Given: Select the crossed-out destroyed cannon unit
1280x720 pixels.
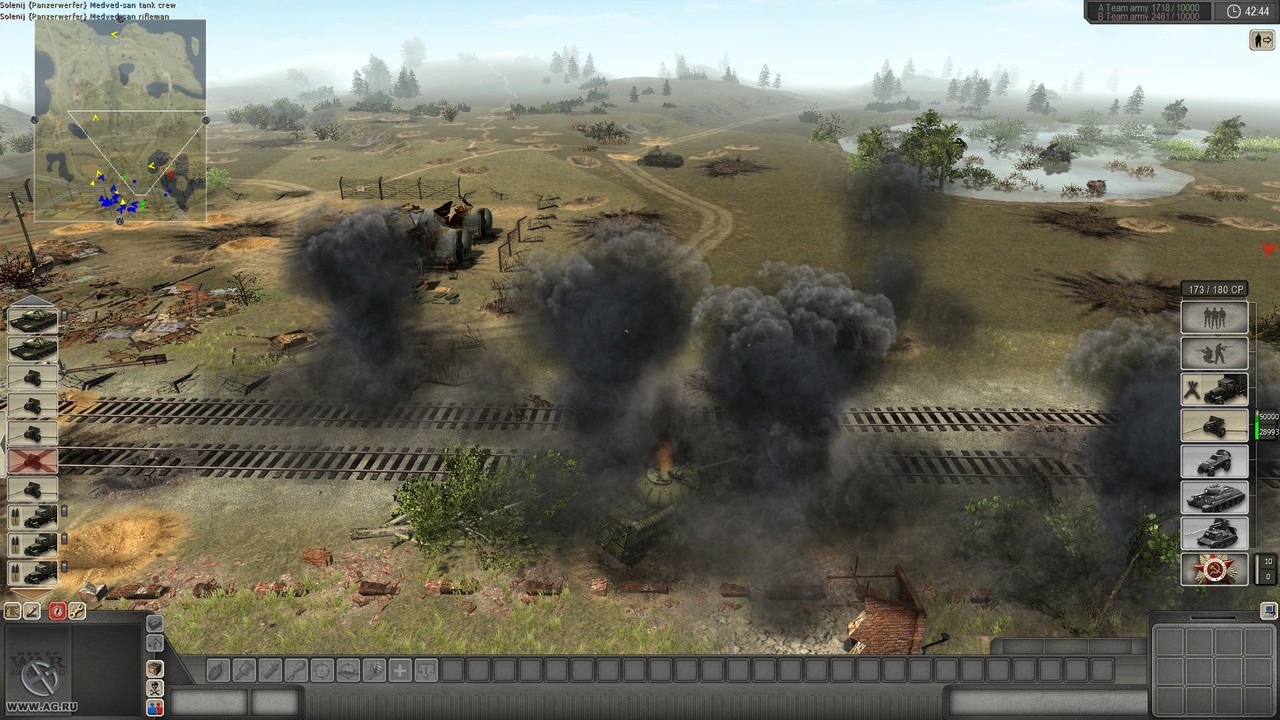Looking at the screenshot, I should coord(33,461).
